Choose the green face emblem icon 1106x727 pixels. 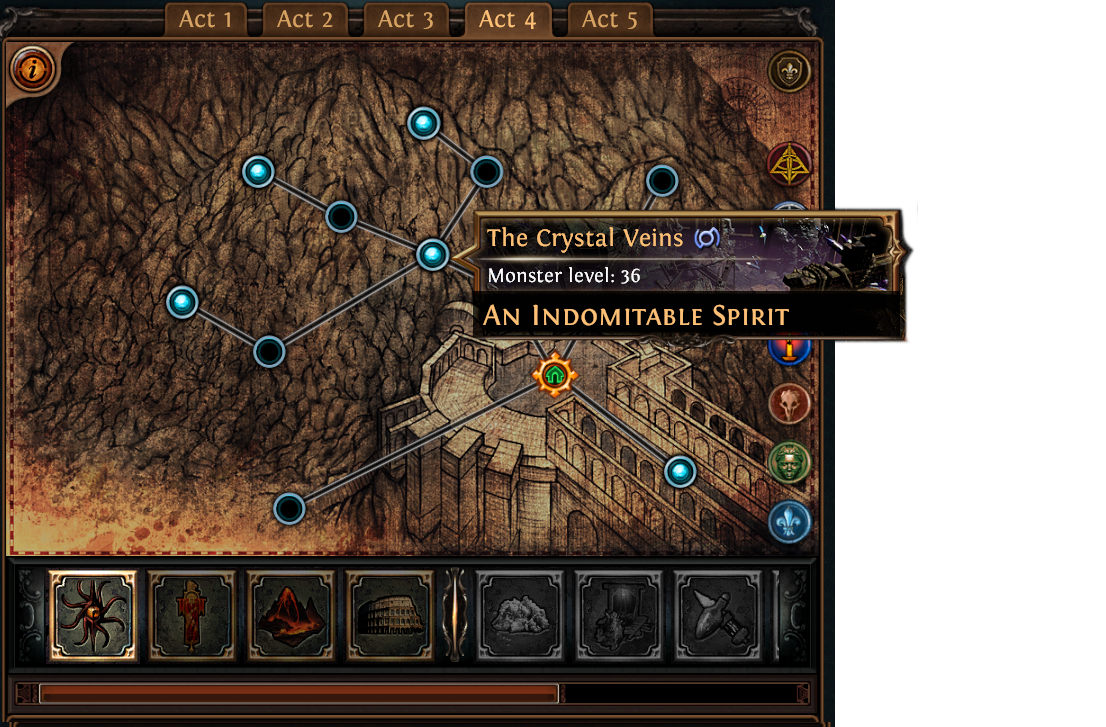pos(789,462)
